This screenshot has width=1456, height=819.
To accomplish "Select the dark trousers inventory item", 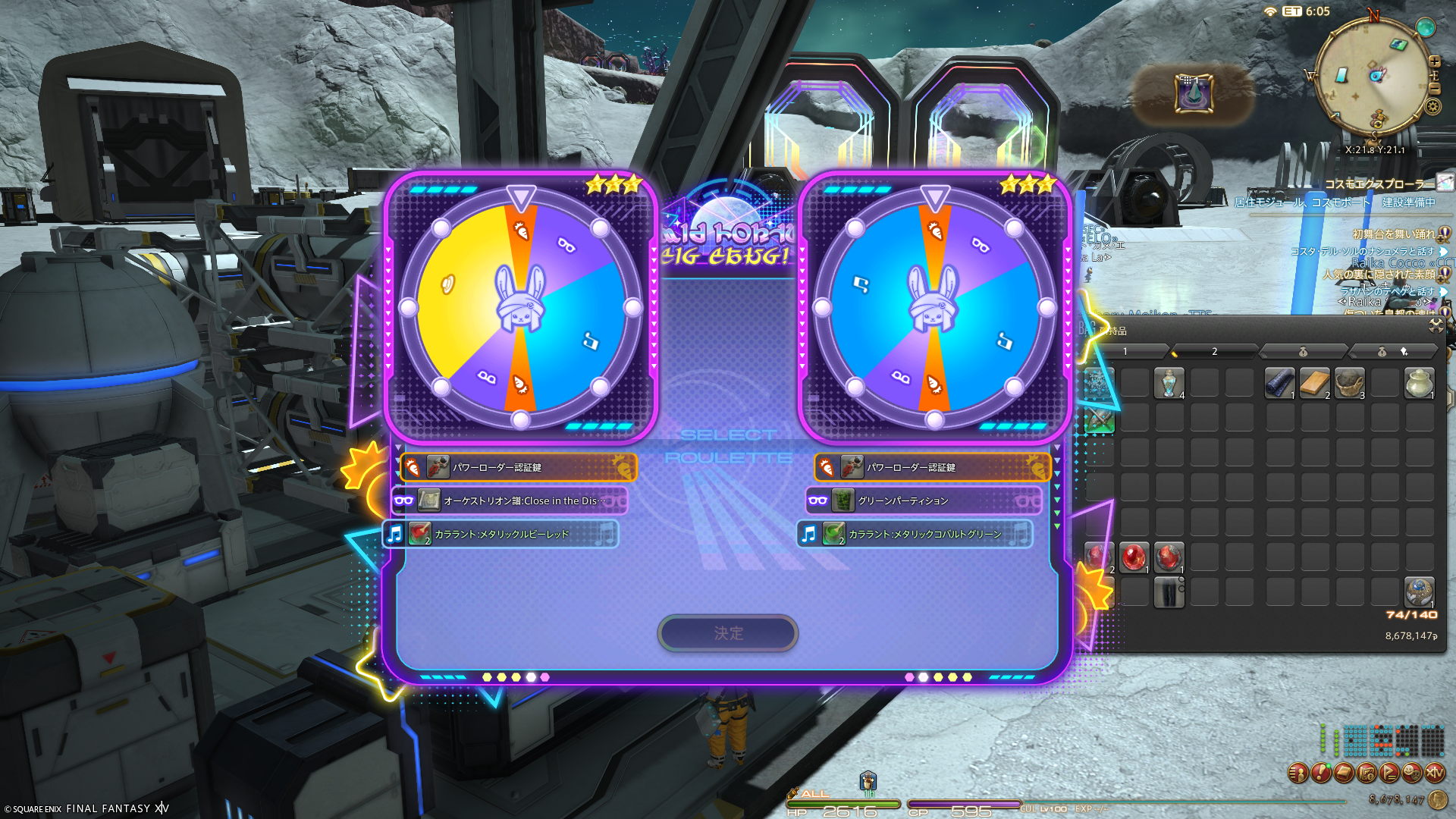I will [x=1169, y=592].
